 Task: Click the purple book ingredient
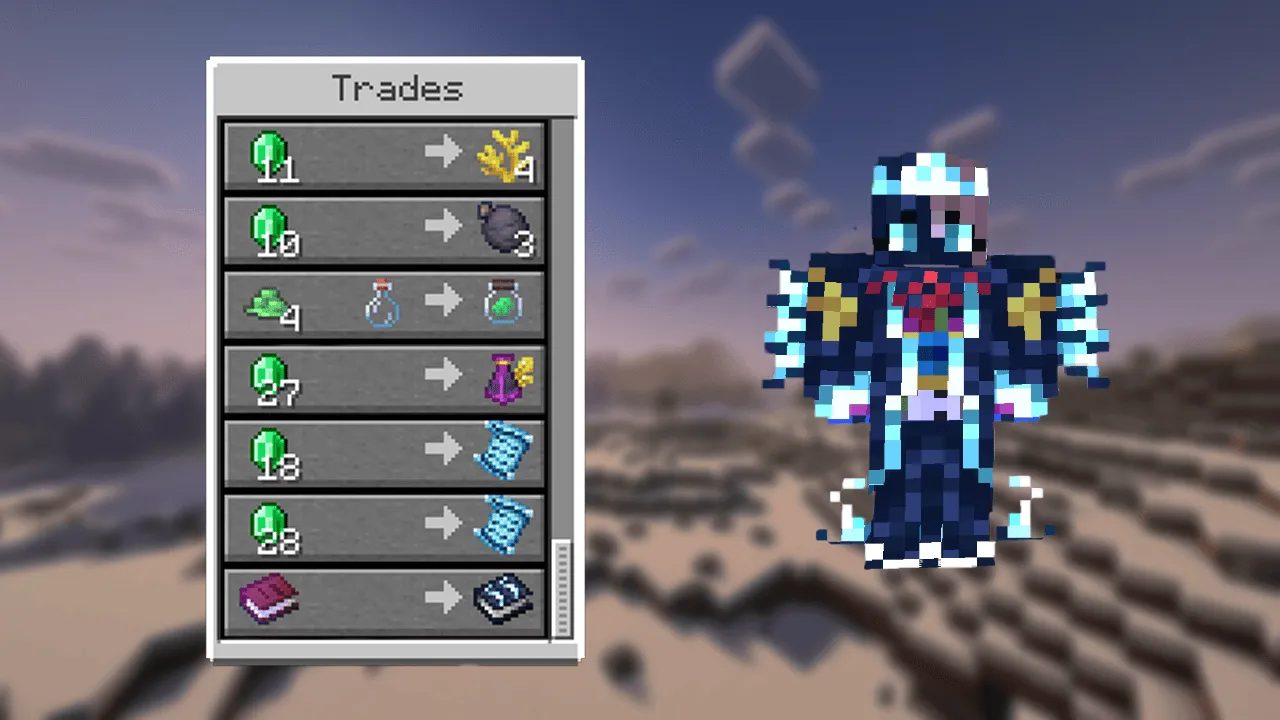[265, 597]
